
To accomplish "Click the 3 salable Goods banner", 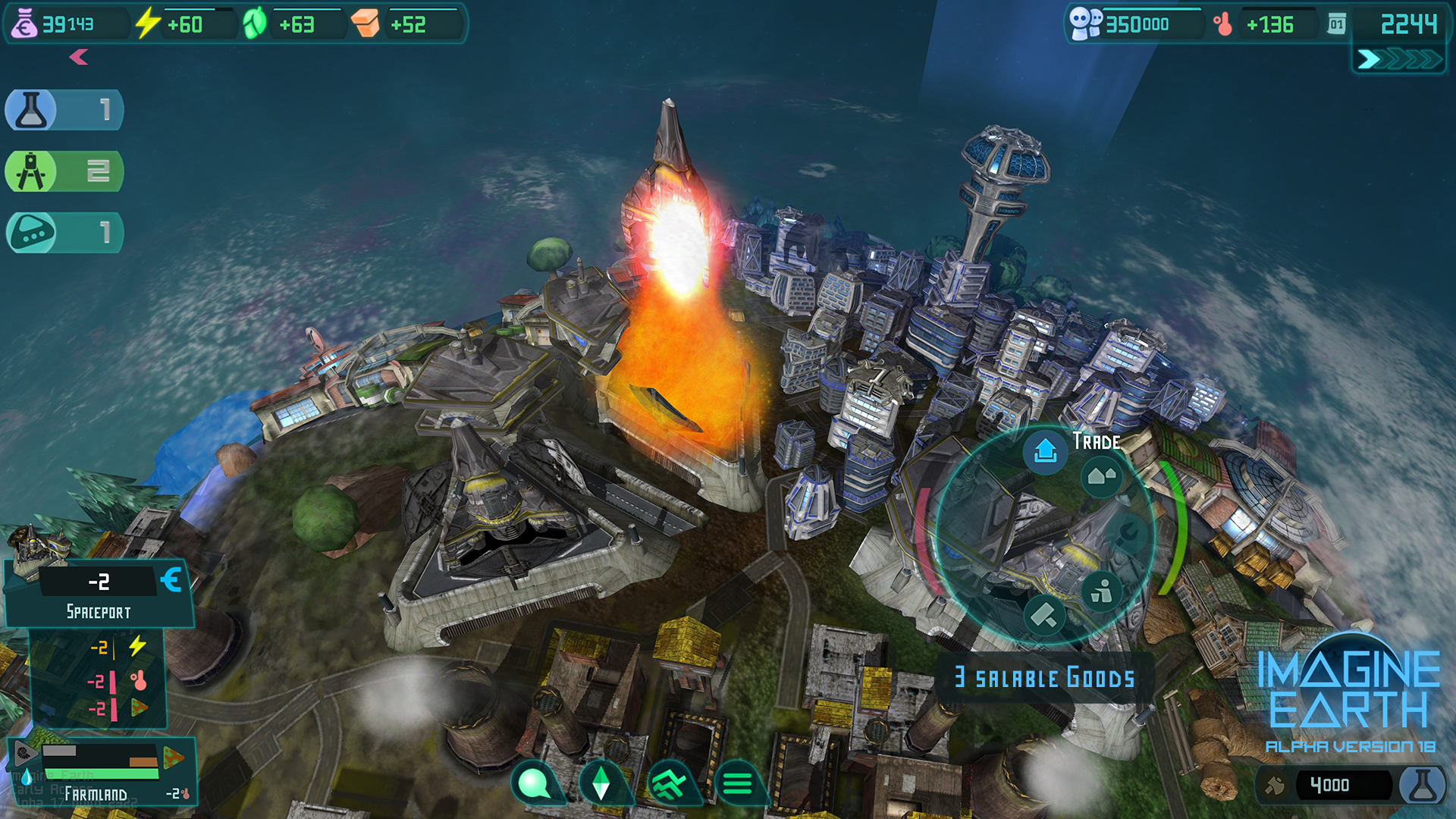I will (1044, 678).
